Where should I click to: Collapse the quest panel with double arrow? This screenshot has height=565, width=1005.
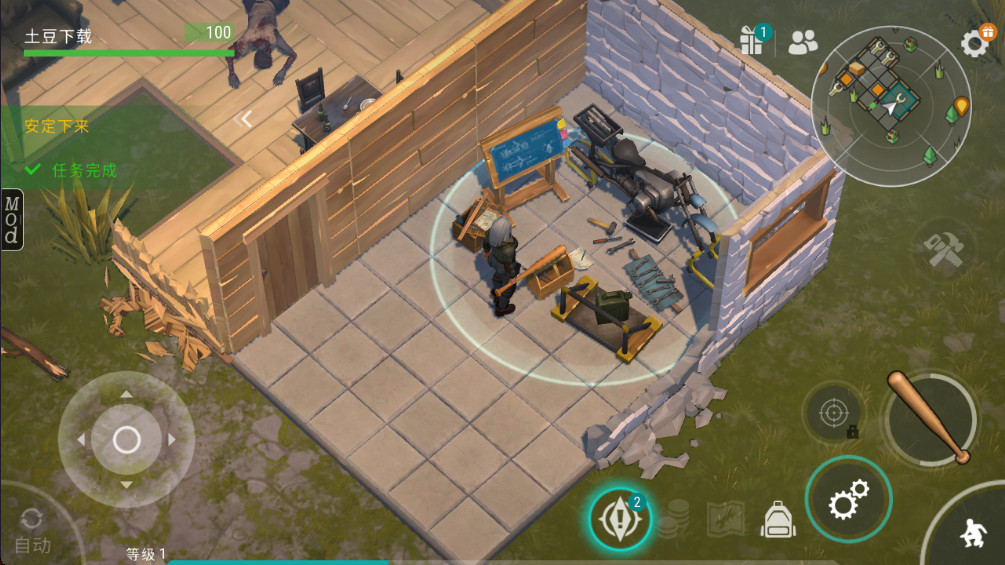coord(243,119)
